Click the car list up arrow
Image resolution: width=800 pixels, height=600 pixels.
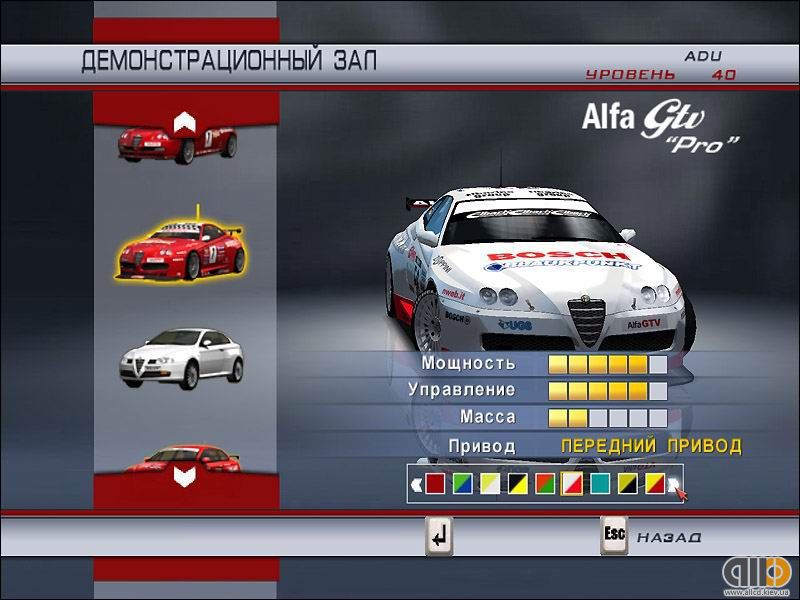coord(182,122)
